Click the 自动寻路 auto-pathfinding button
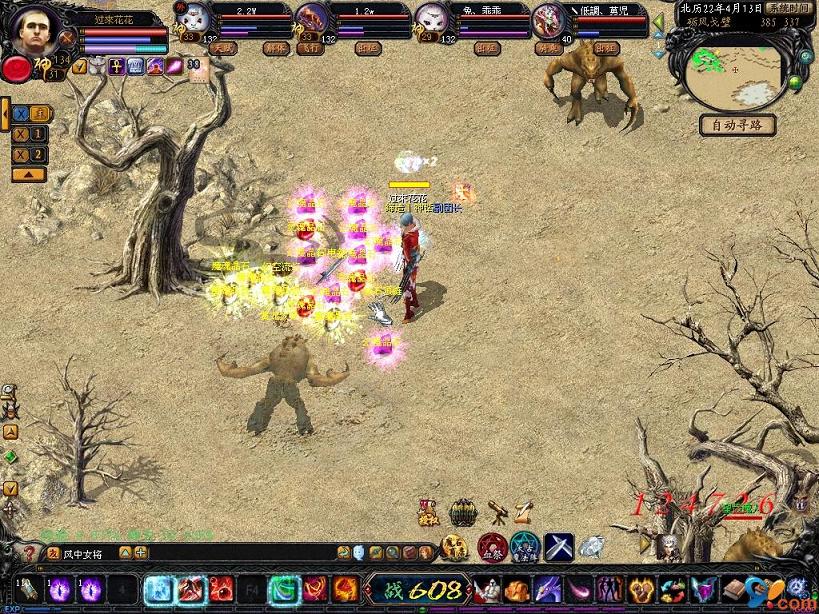Viewport: 819px width, 614px height. point(738,125)
